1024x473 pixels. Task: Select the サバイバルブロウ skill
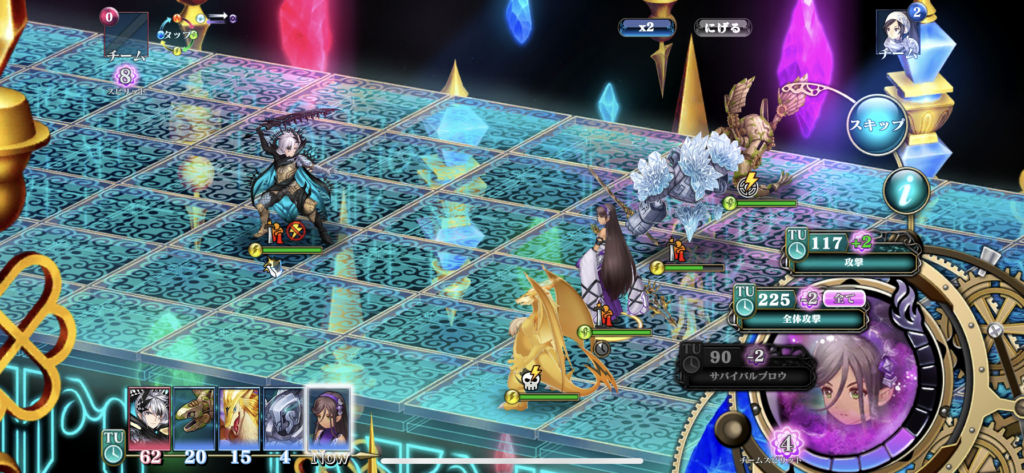click(x=747, y=365)
